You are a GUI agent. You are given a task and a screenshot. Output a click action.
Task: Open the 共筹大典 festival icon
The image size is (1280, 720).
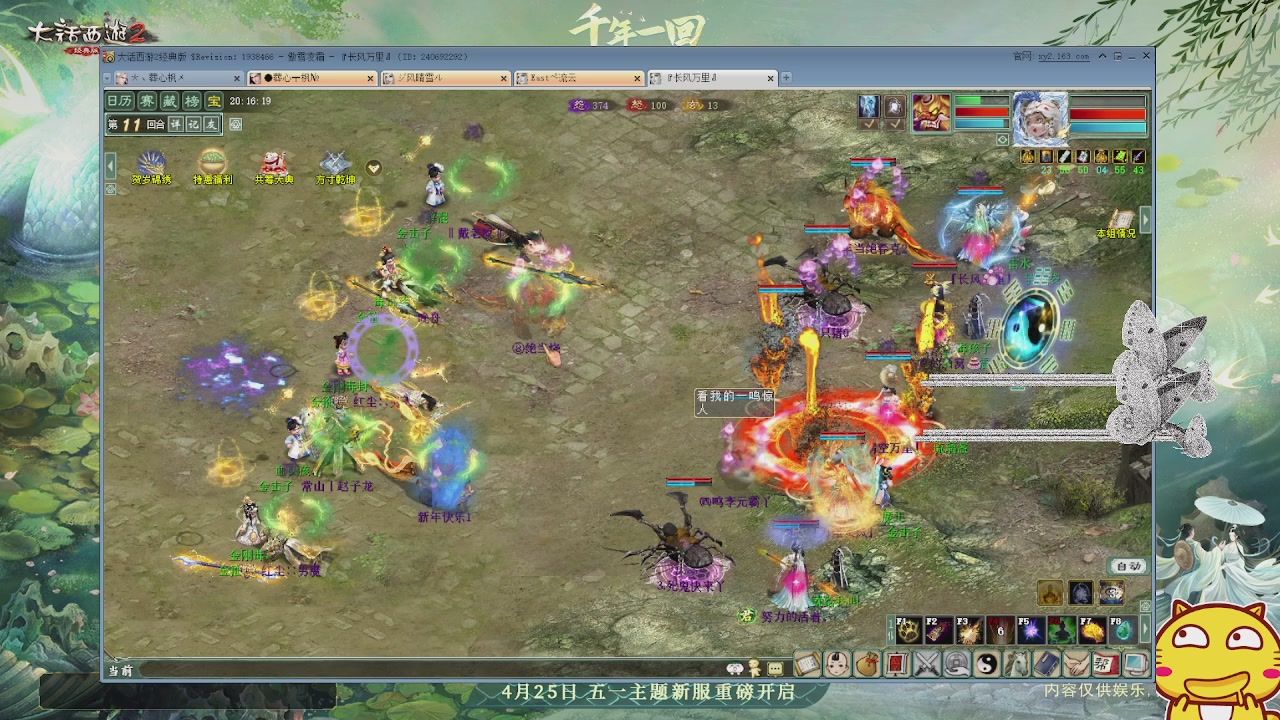pos(275,163)
